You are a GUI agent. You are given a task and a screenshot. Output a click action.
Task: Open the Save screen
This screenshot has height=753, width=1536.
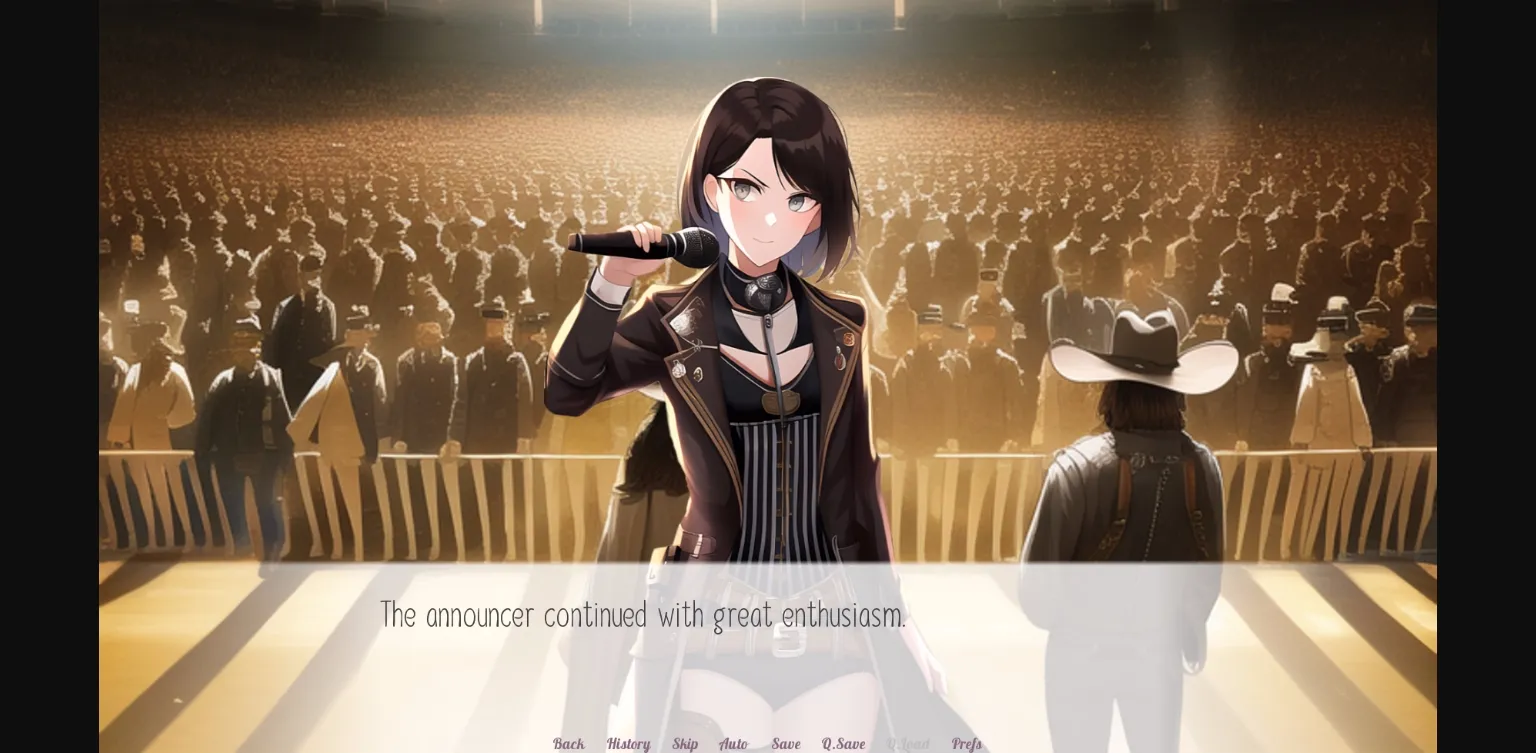coord(786,744)
